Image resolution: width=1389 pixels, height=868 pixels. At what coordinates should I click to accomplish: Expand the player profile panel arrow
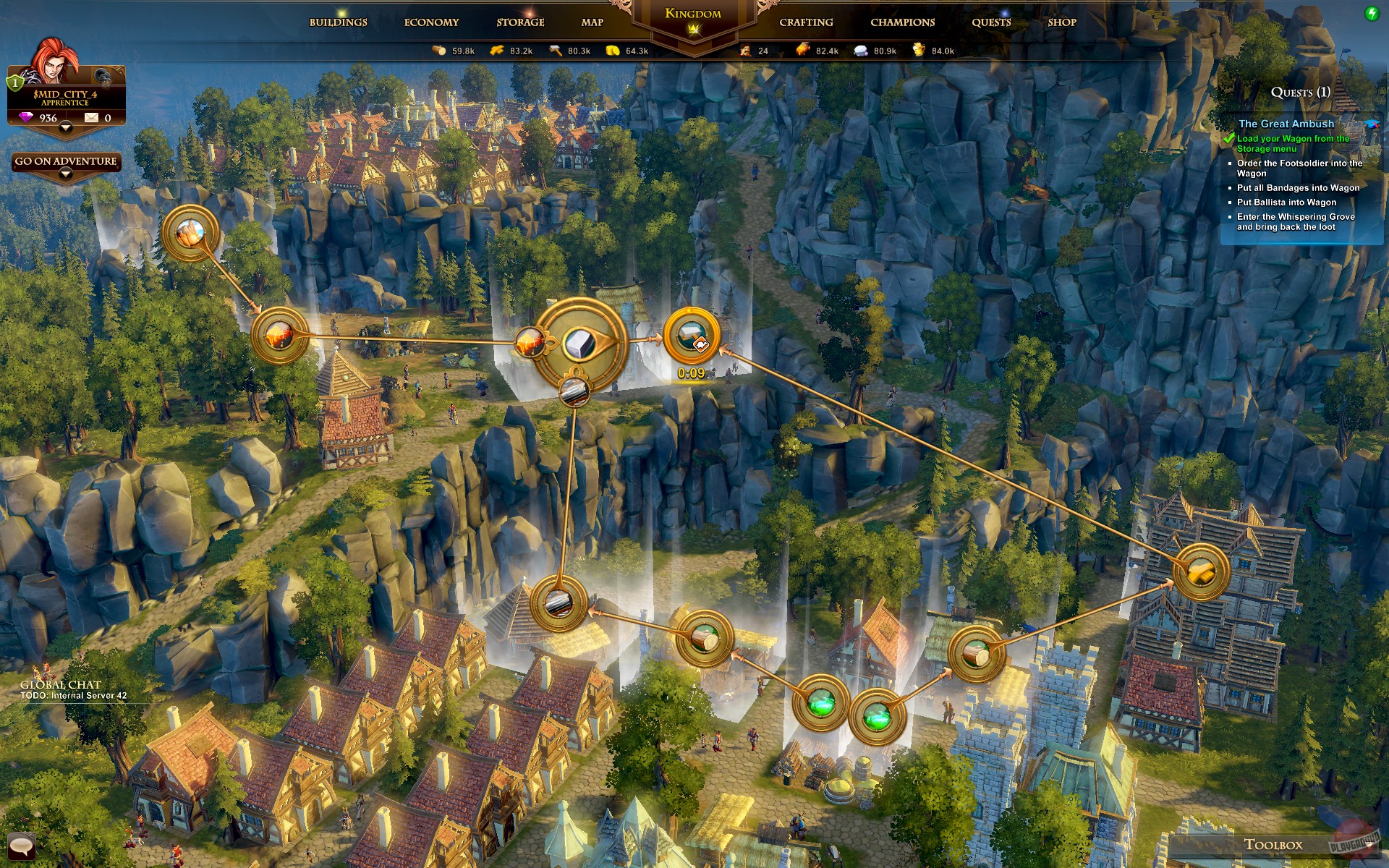click(x=66, y=128)
